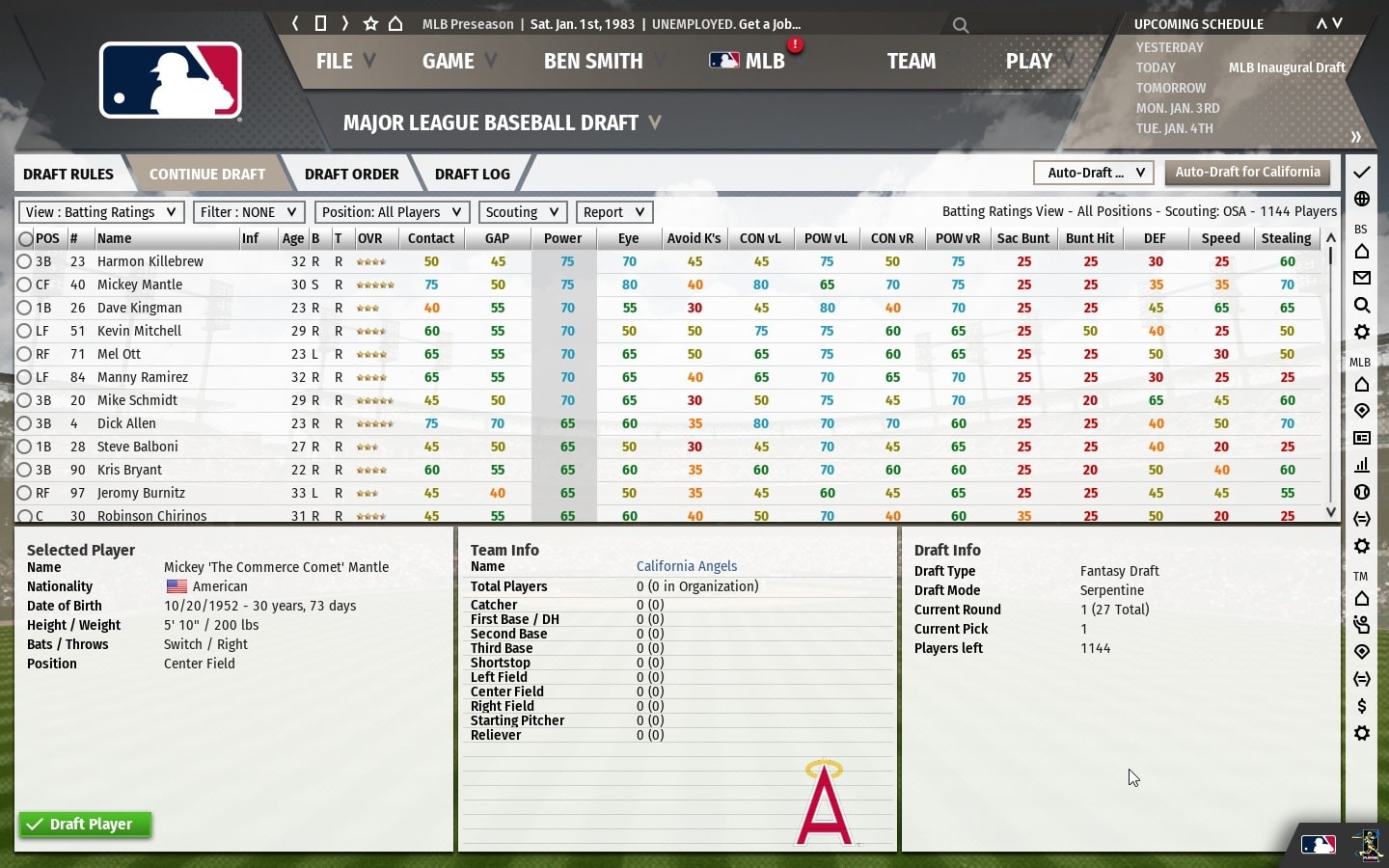Choose the radio button for Mike Schmidt's row
Image resolution: width=1389 pixels, height=868 pixels.
coord(25,400)
